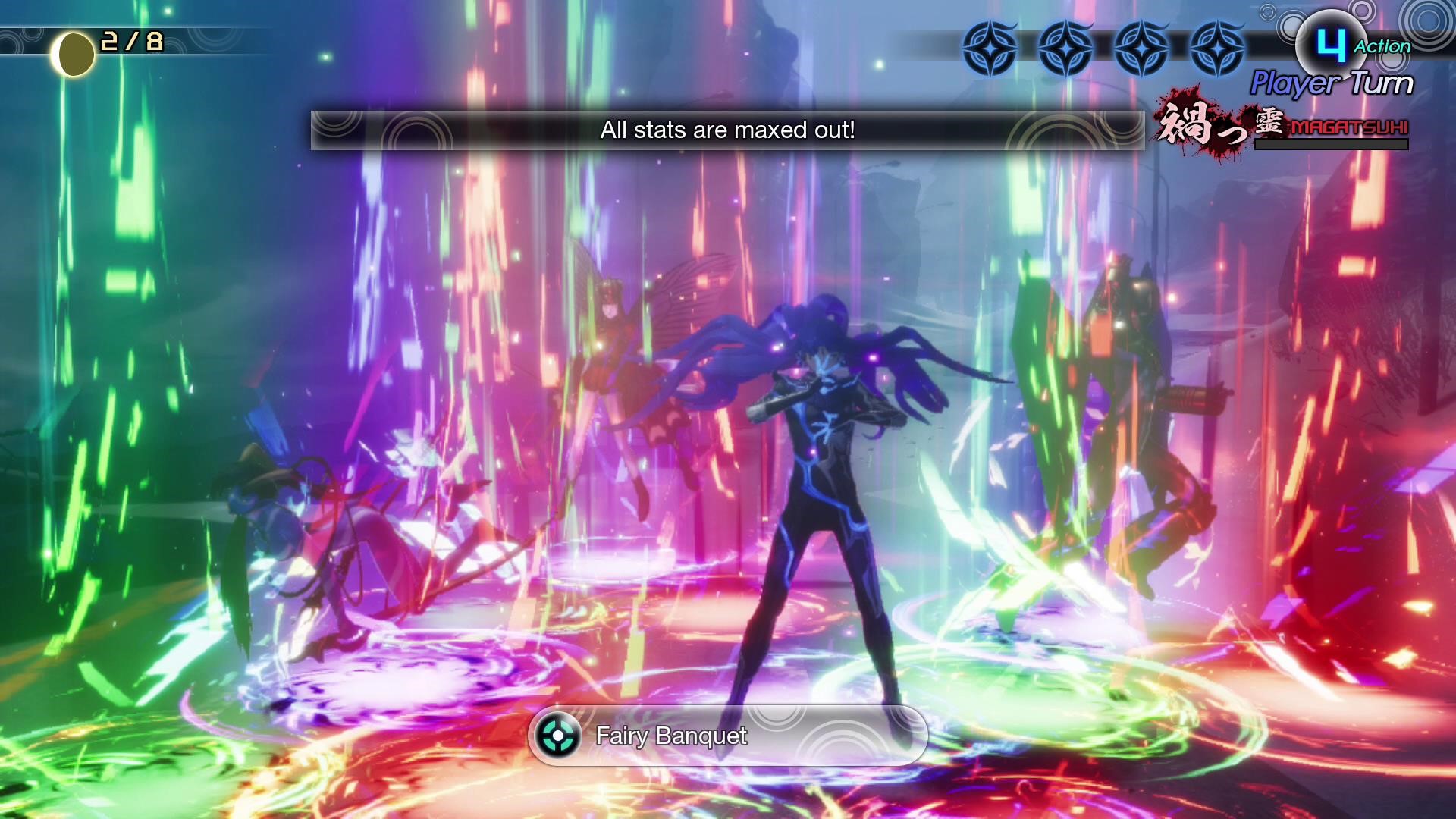Dismiss the All stats are maxed out message
The height and width of the screenshot is (819, 1456).
click(x=726, y=130)
